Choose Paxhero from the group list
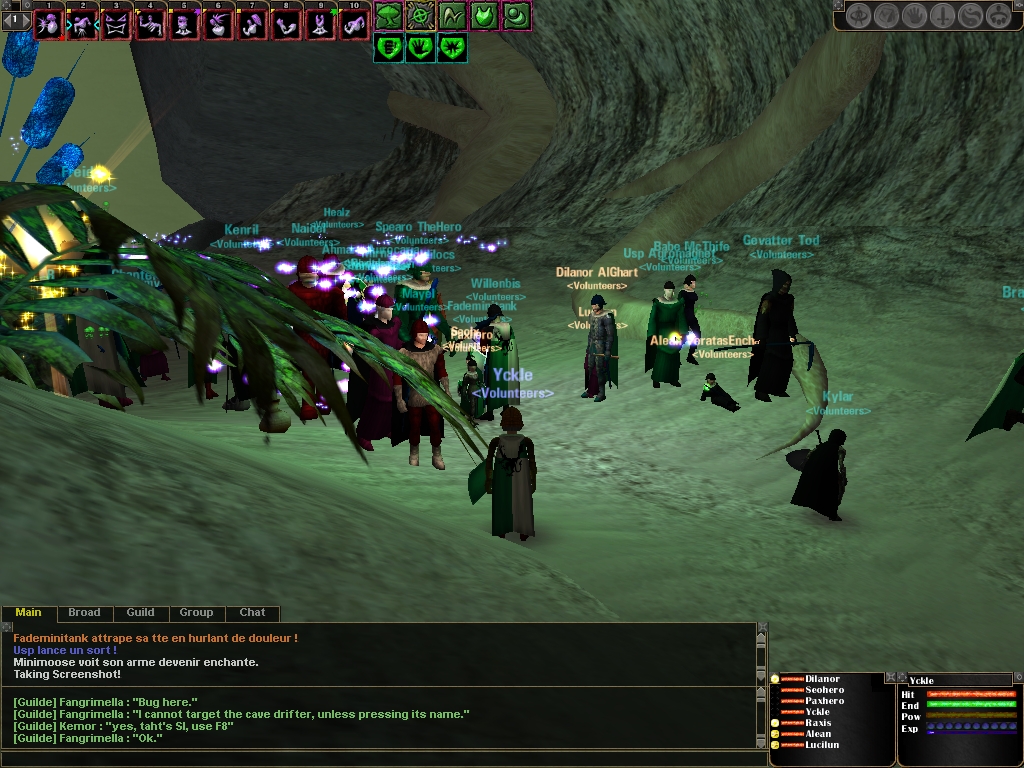 tap(824, 701)
